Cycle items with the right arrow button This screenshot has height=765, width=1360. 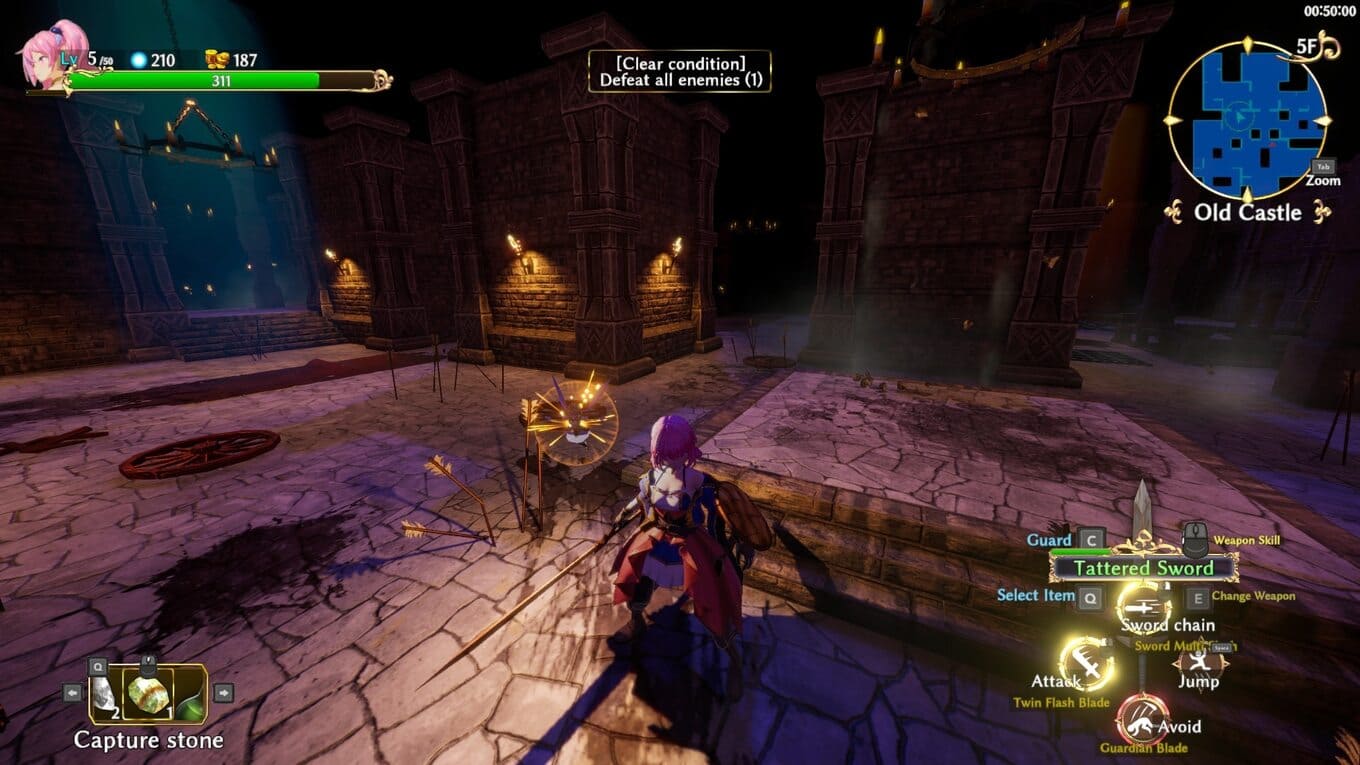coord(223,692)
